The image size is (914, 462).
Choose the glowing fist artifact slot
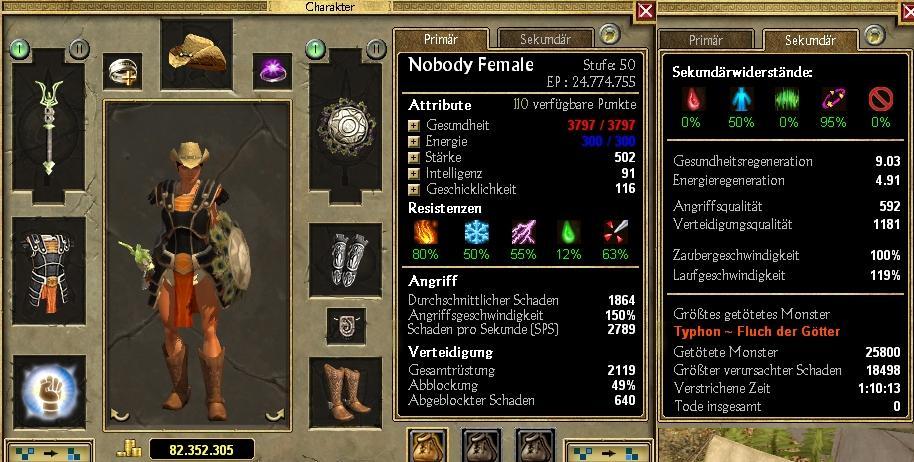[45, 390]
